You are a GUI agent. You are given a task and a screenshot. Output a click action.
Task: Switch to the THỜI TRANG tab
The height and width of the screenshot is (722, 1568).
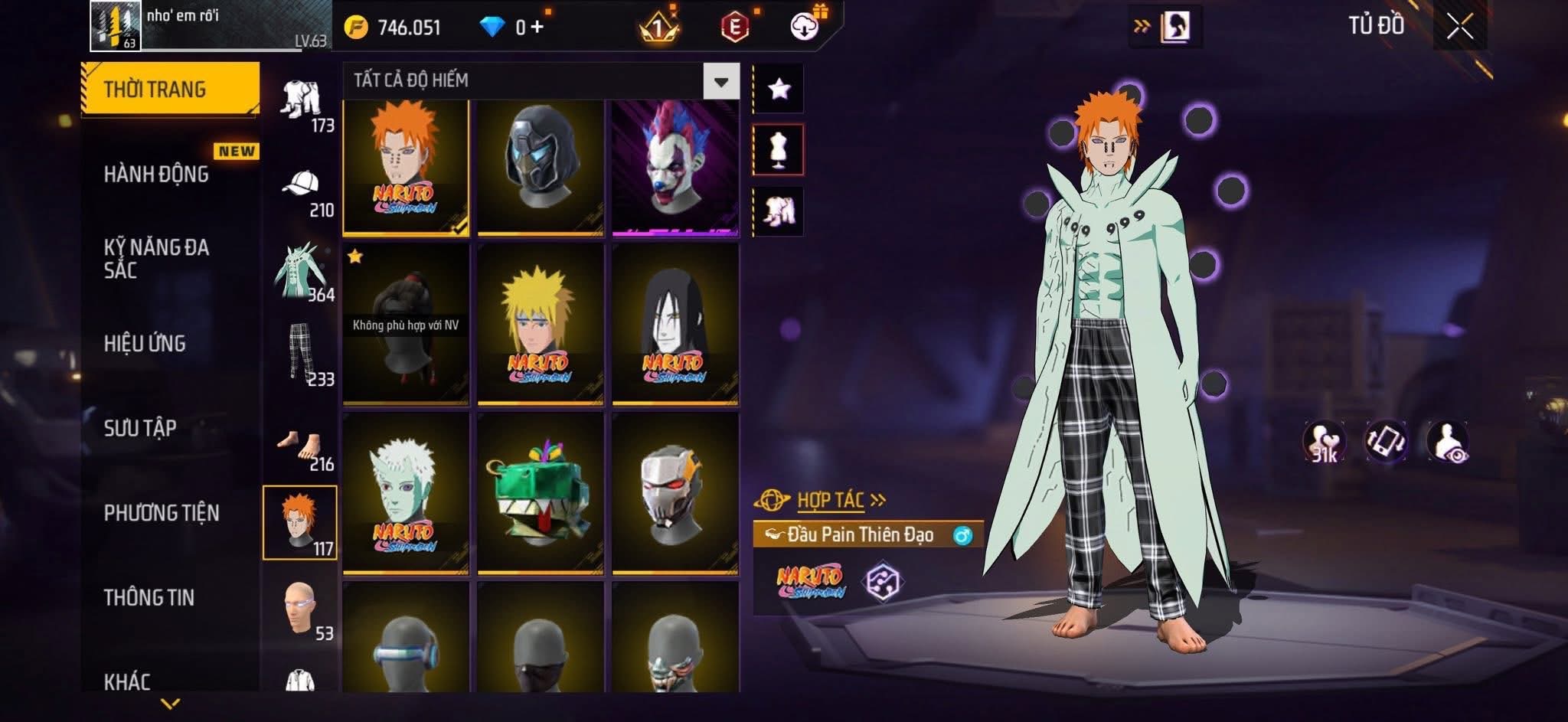pos(170,90)
